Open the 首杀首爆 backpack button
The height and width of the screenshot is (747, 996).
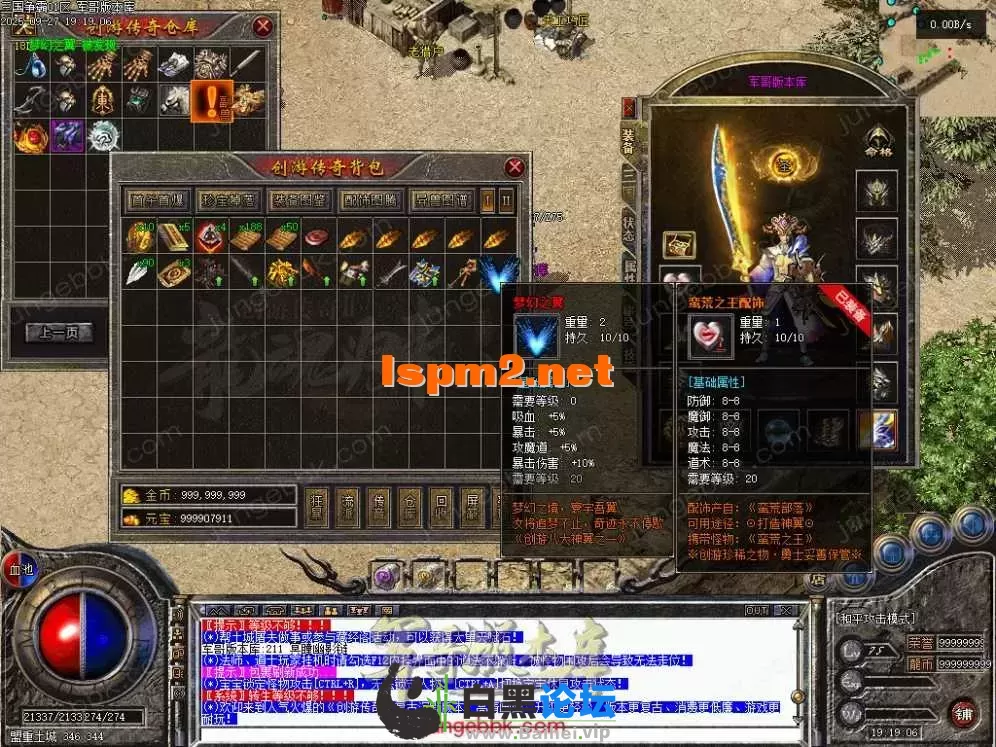(x=159, y=199)
